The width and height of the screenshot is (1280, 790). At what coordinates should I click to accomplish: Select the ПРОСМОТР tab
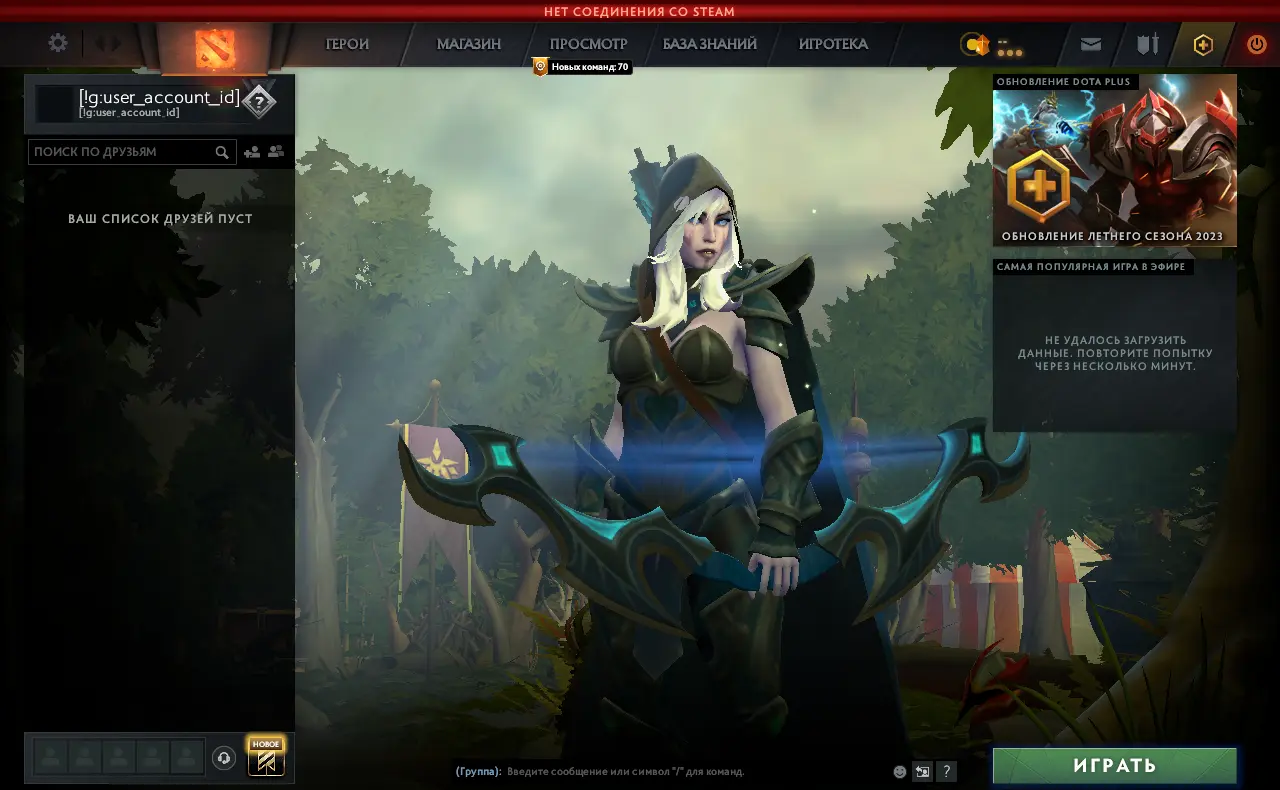click(589, 44)
